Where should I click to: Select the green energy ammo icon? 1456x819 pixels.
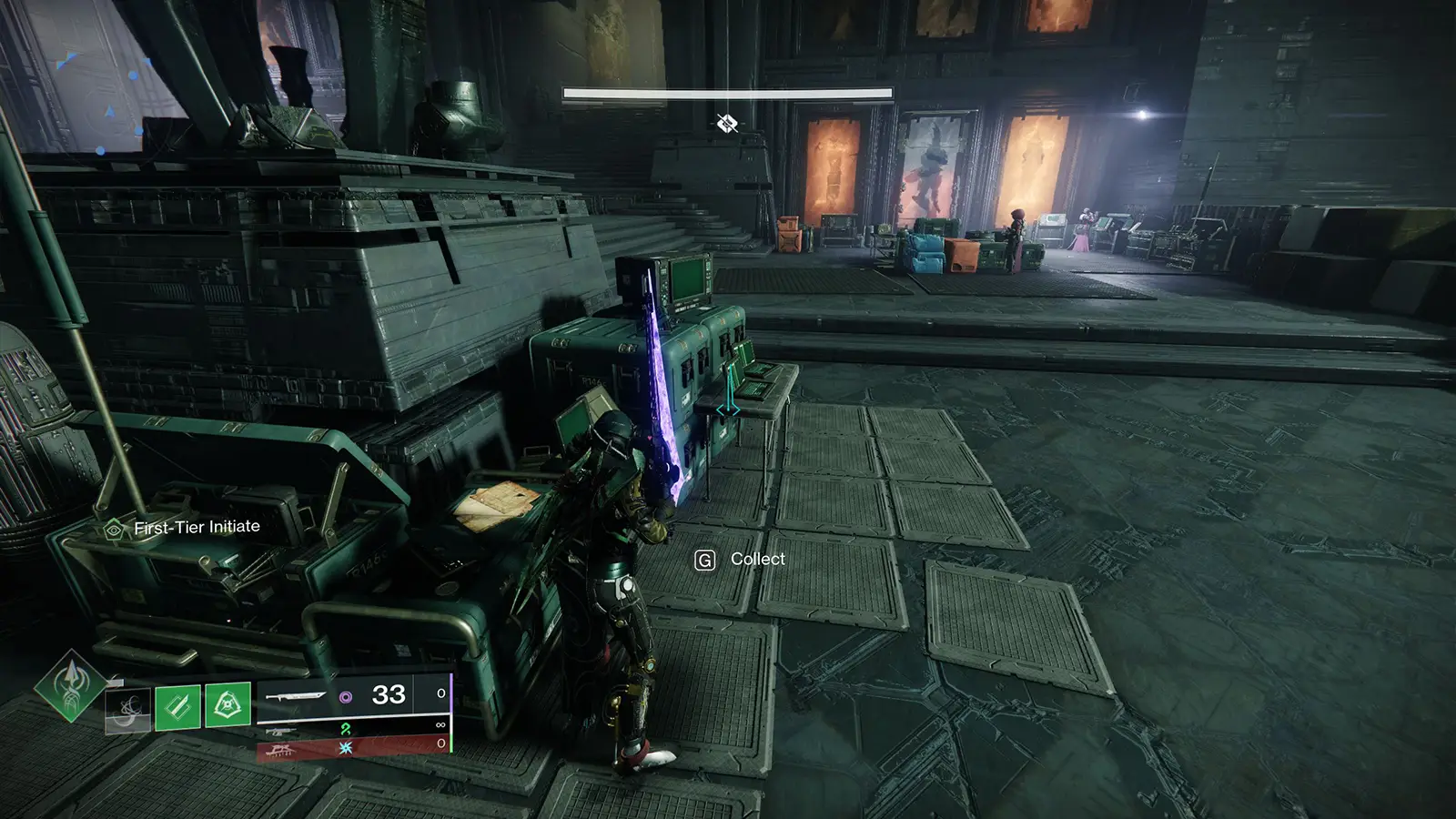pos(348,731)
